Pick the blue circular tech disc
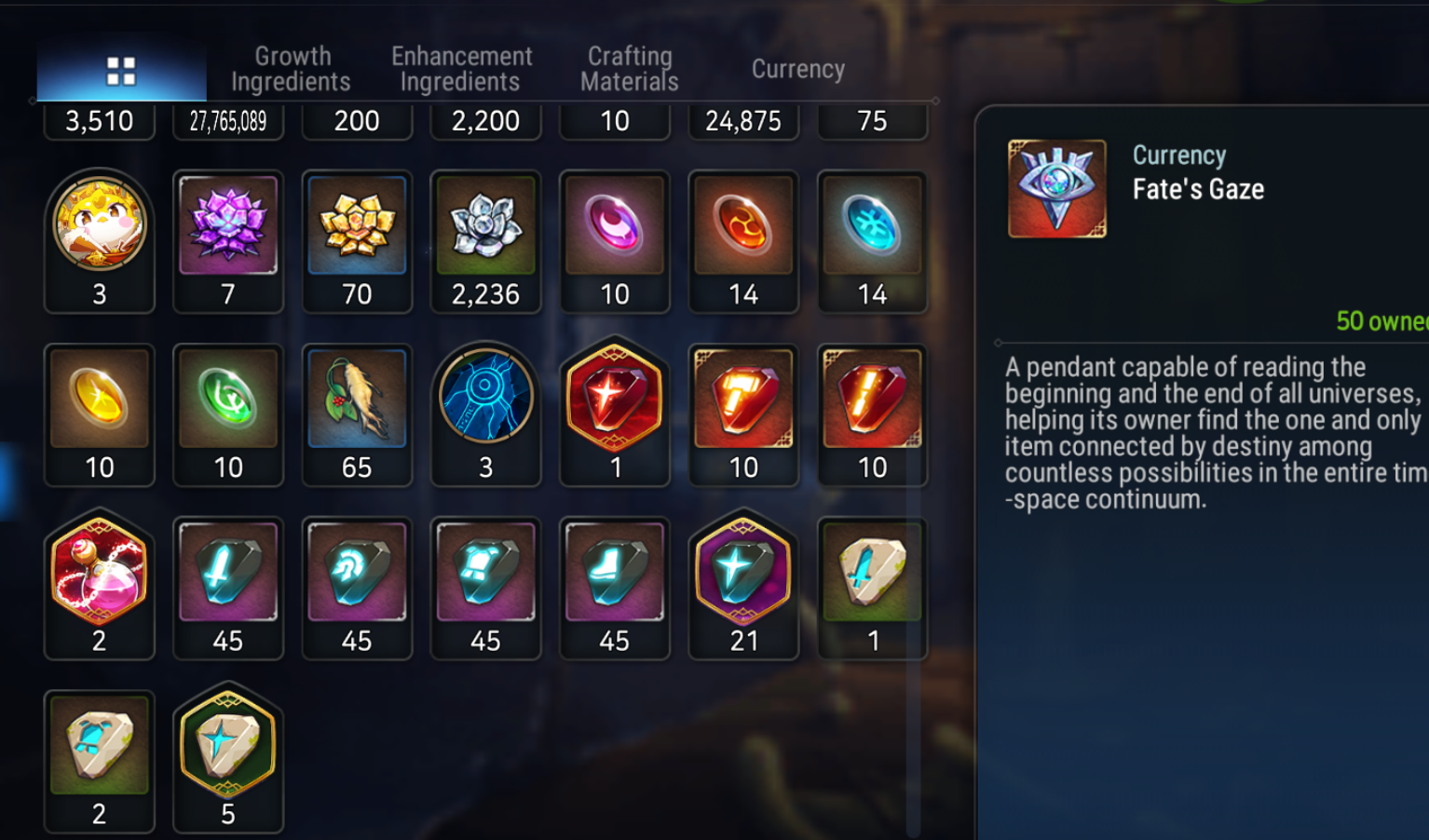The width and height of the screenshot is (1429, 840). pyautogui.click(x=485, y=400)
